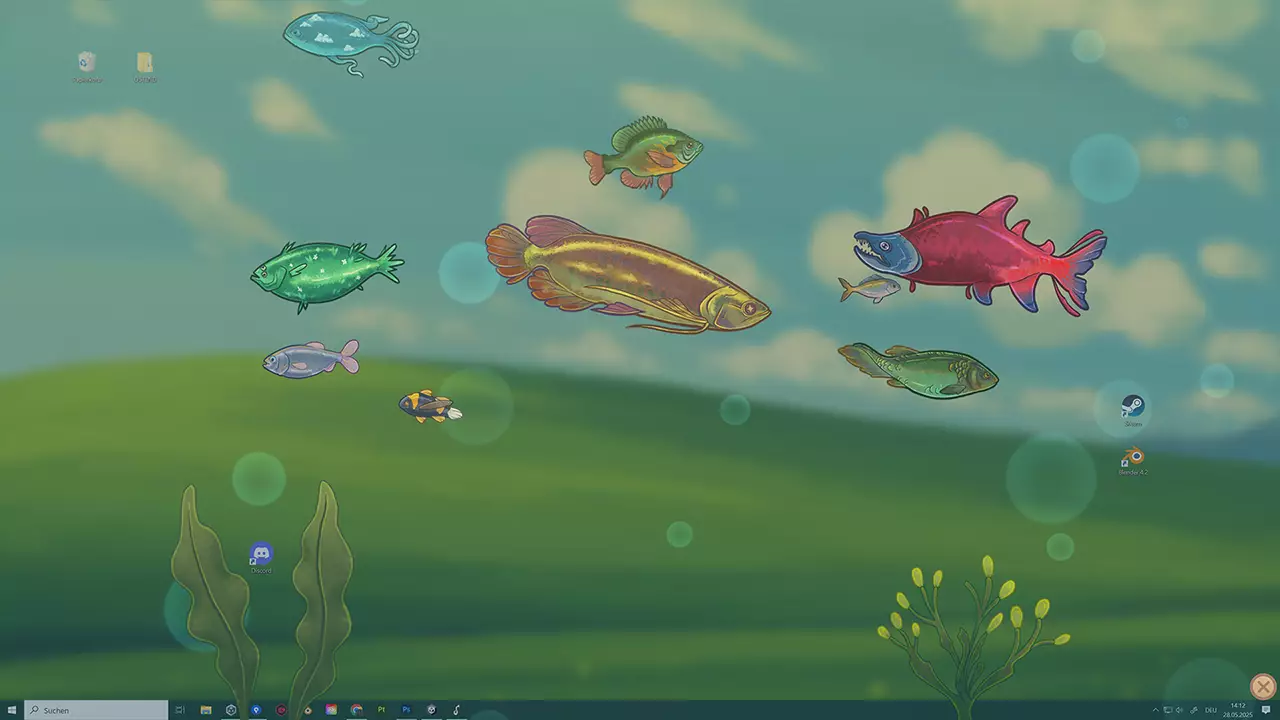Open Google Chrome from the taskbar
Viewport: 1280px width, 720px height.
(357, 710)
